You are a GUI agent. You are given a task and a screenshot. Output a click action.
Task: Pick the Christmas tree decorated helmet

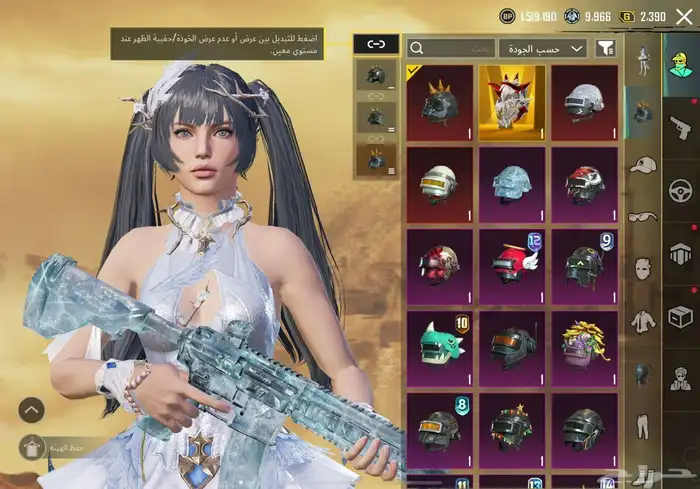click(x=512, y=430)
